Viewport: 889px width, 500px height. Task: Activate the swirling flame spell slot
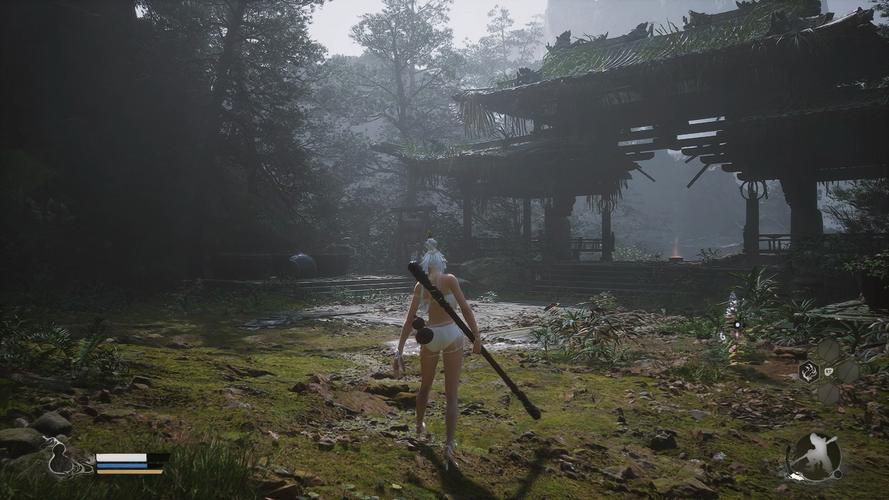[x=808, y=372]
